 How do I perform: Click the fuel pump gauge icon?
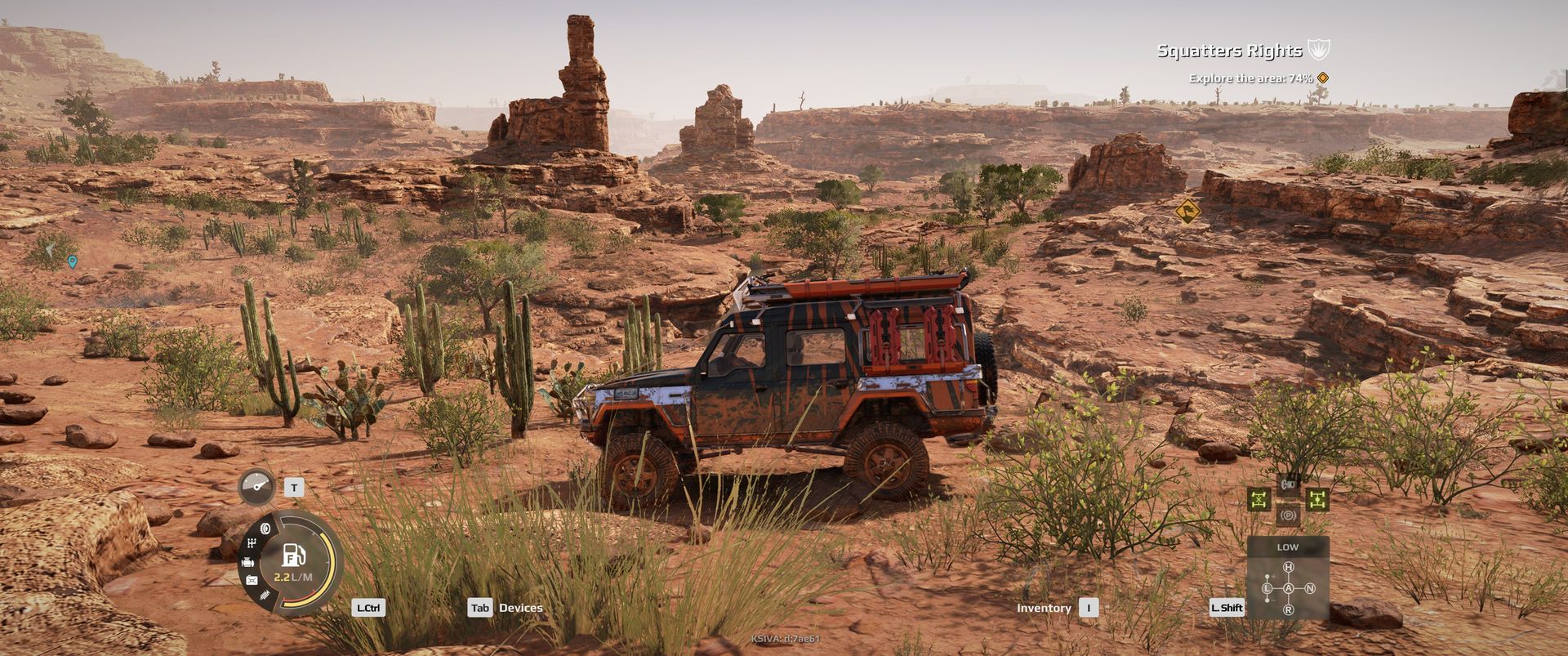(x=293, y=556)
